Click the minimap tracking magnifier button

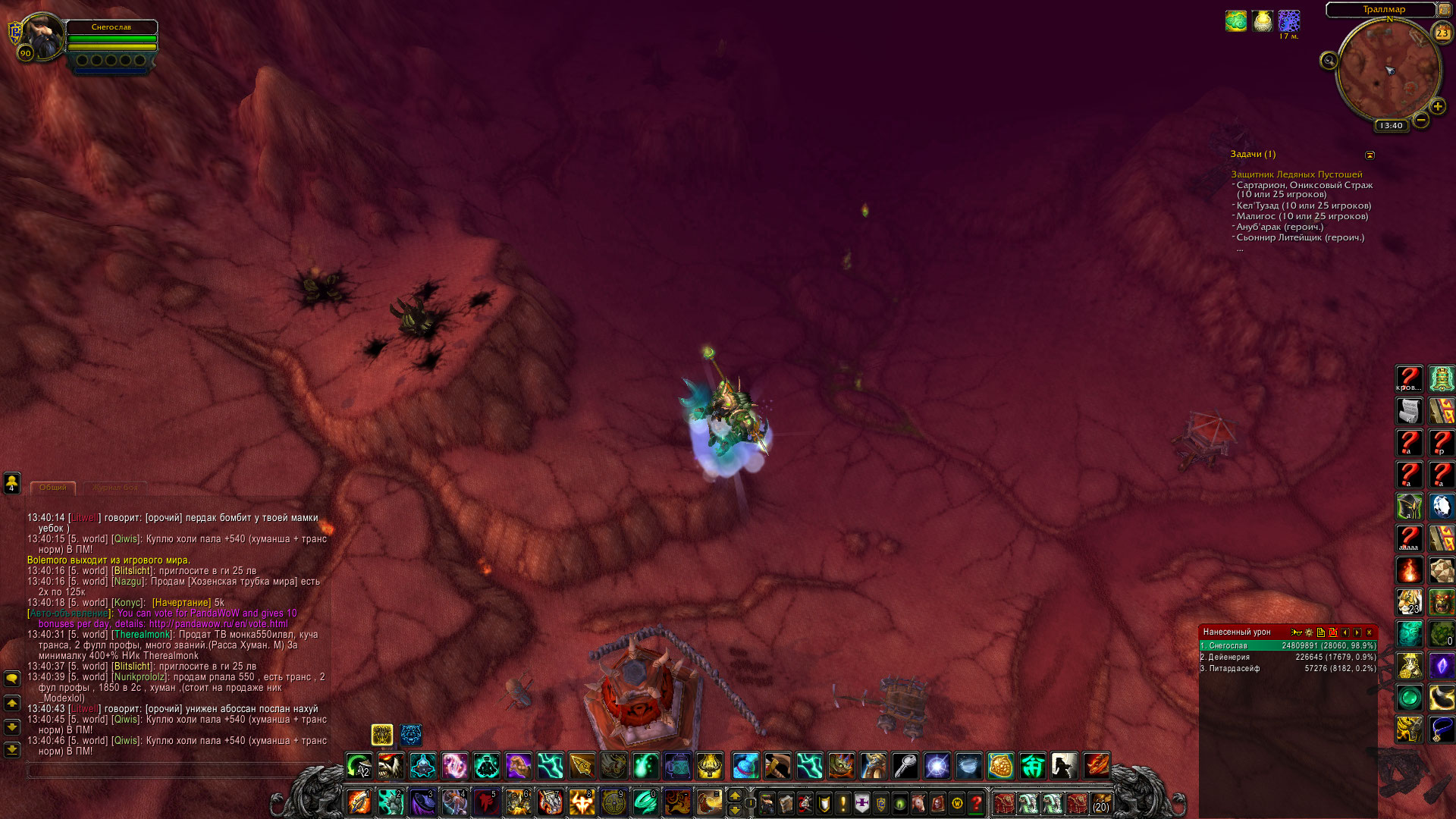coord(1329,61)
